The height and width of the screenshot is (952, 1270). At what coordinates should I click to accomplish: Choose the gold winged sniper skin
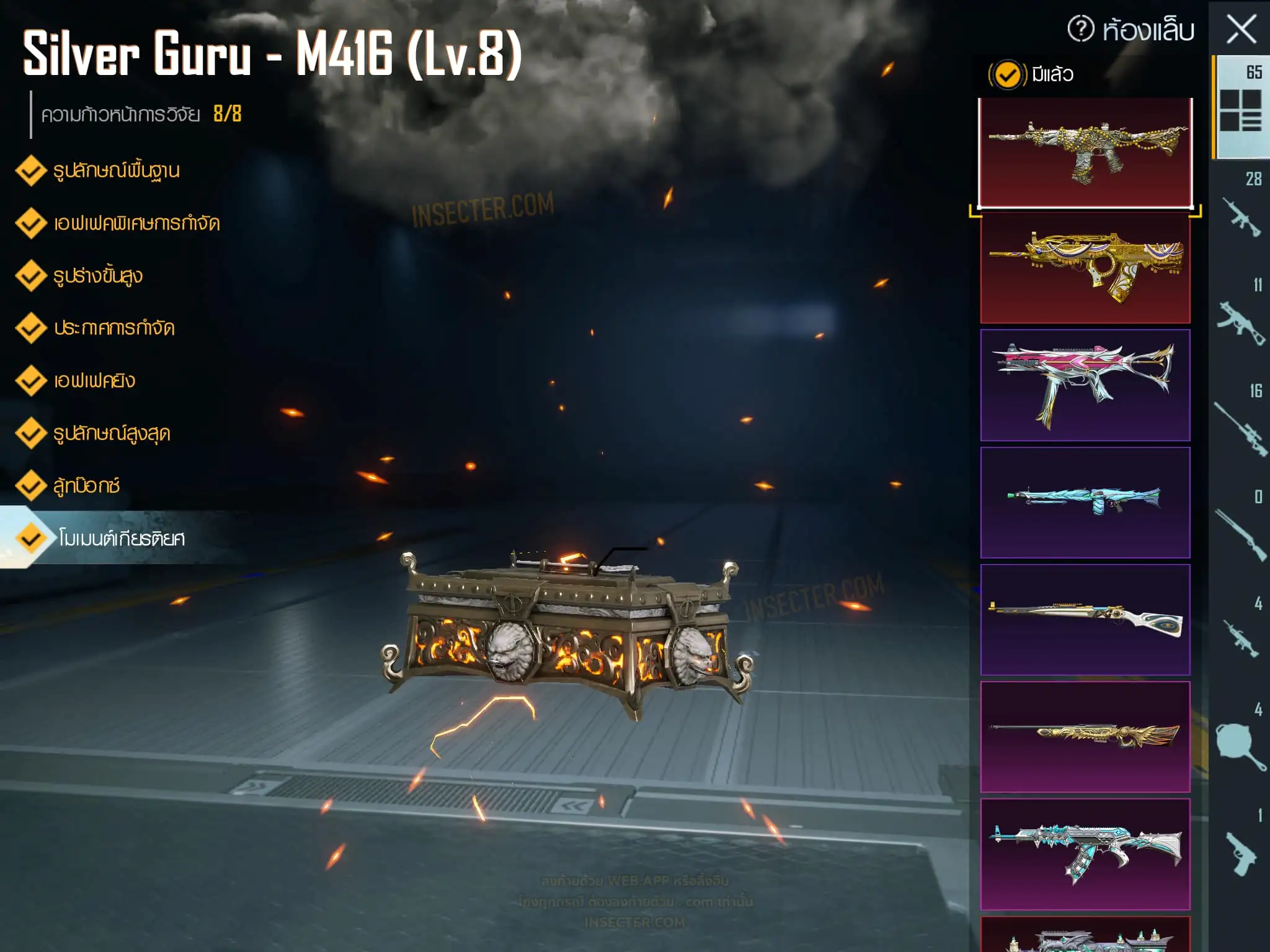coord(1085,736)
